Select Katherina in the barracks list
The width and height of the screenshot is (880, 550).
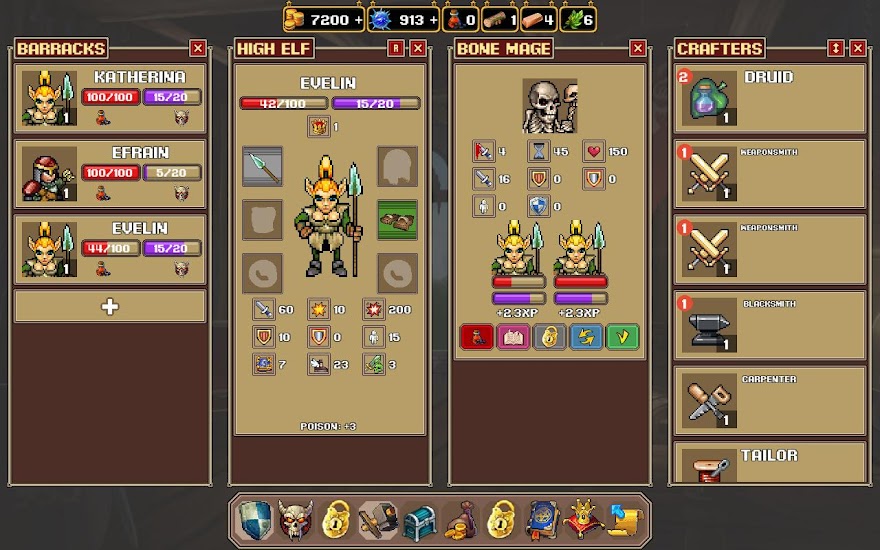(110, 98)
